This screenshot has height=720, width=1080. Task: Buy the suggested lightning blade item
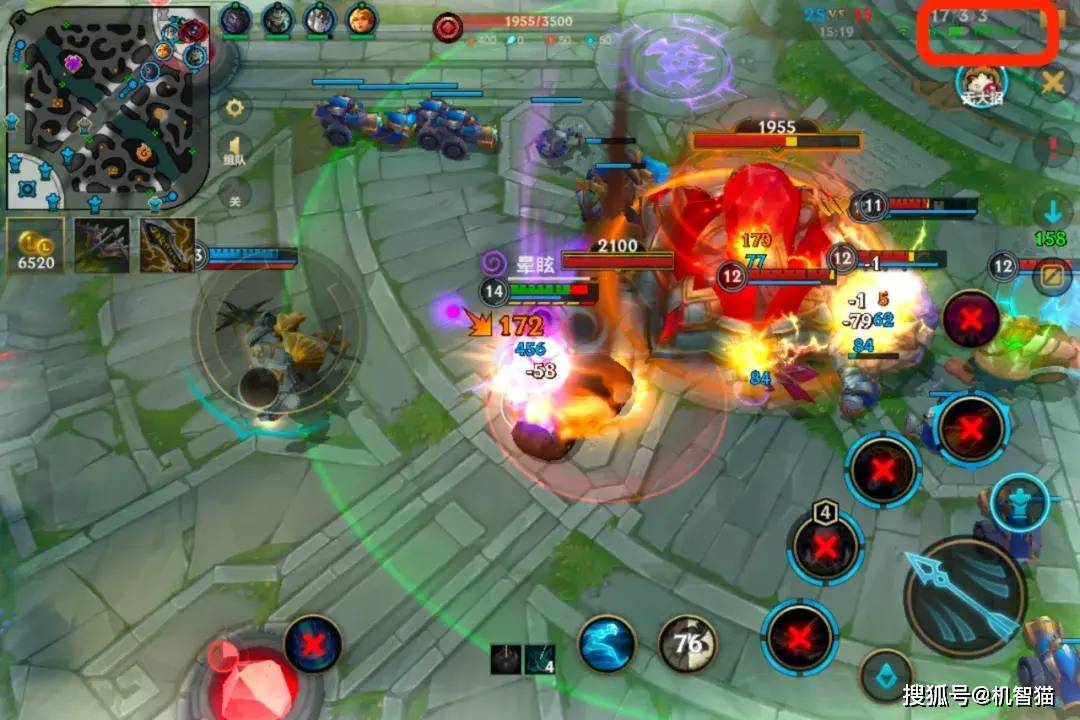(166, 245)
